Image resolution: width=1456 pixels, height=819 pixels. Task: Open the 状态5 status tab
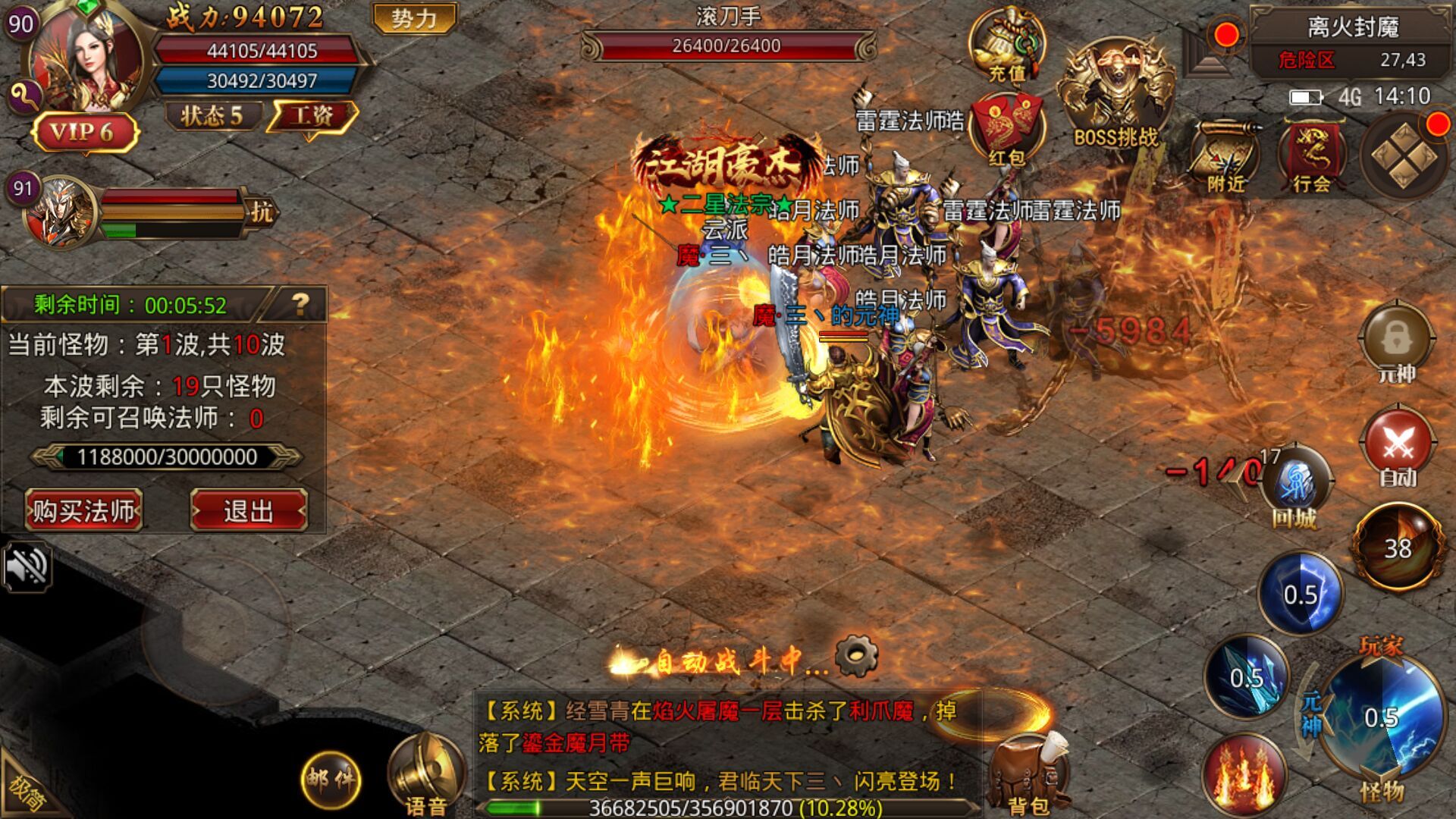tap(212, 115)
